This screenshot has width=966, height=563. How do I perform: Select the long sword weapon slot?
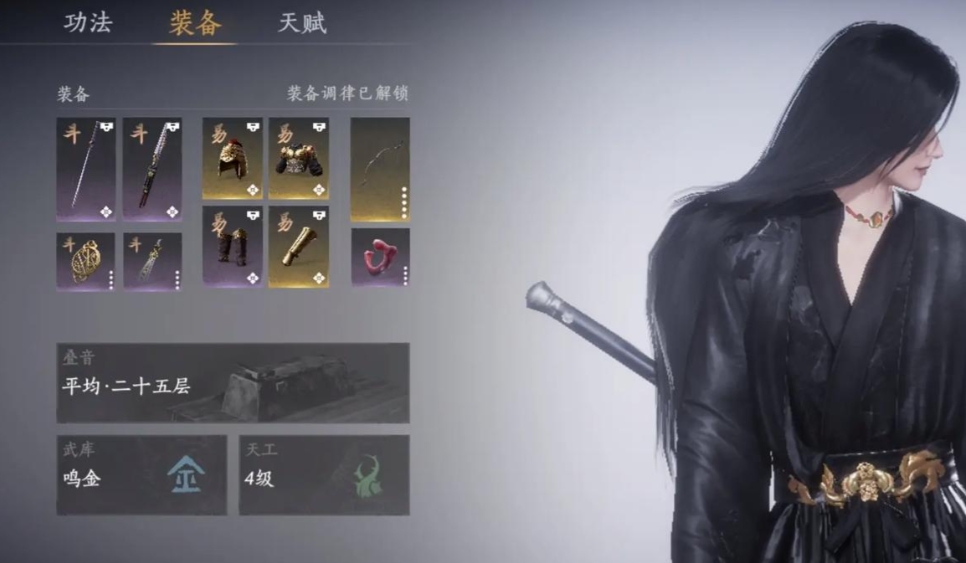click(x=86, y=169)
